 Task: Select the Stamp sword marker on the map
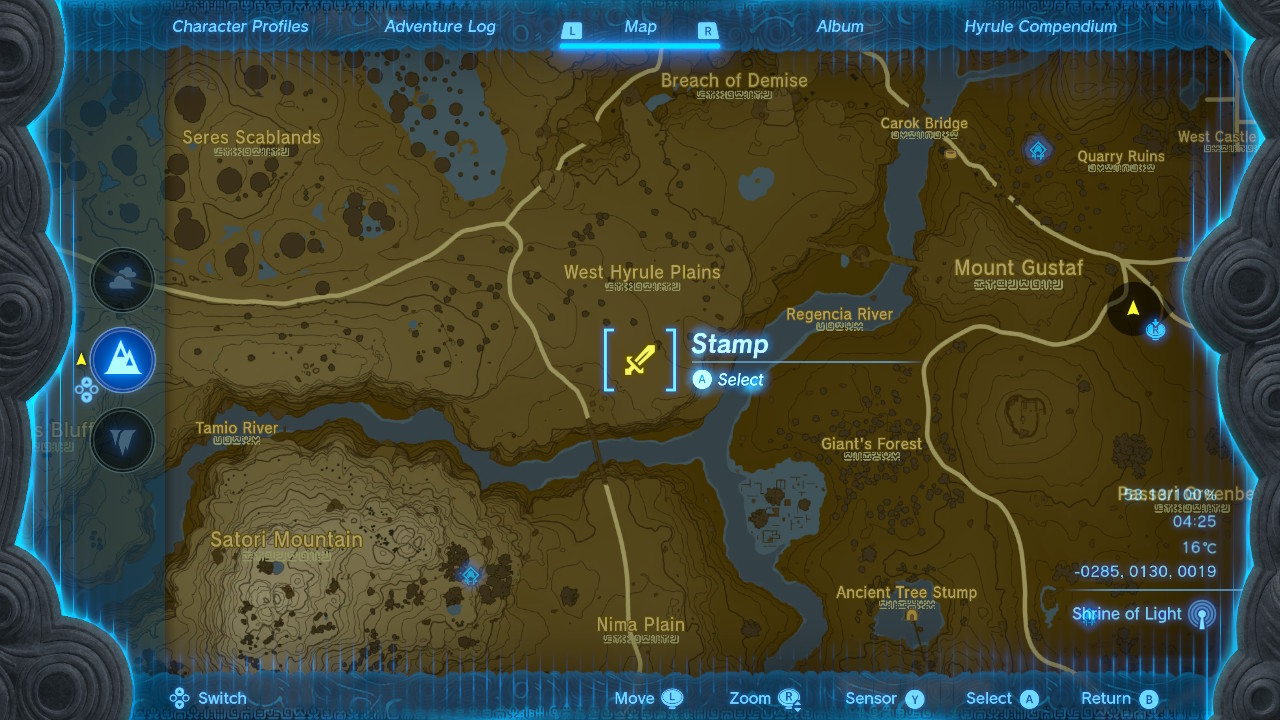(640, 361)
